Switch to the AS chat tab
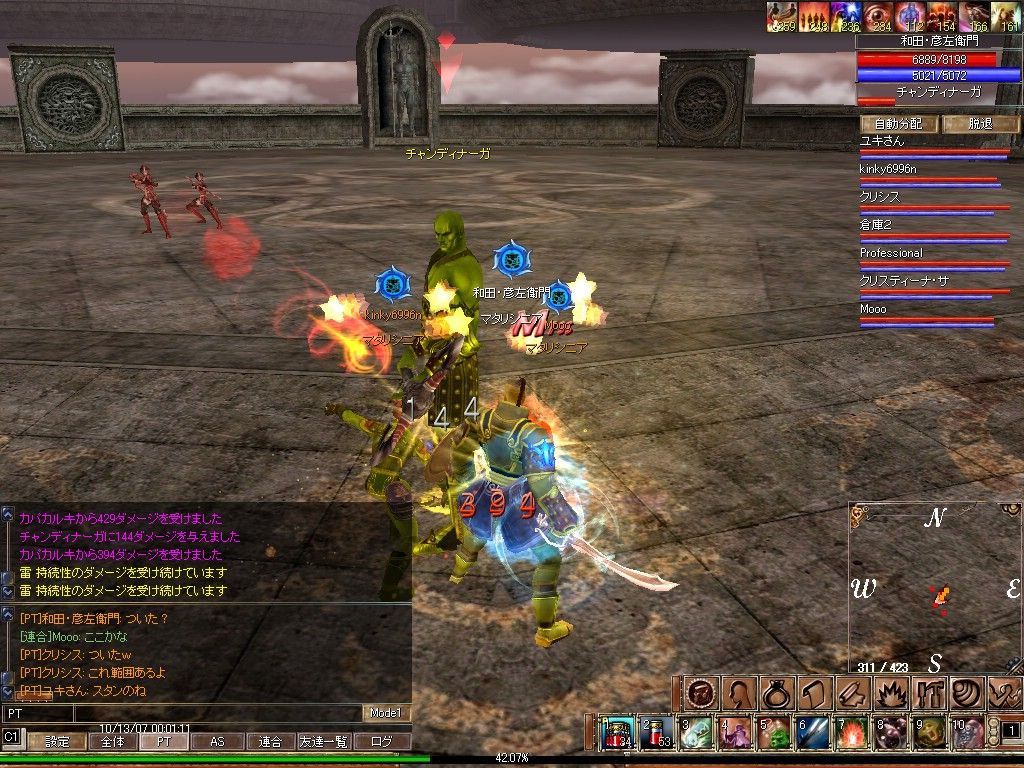This screenshot has height=768, width=1024. point(217,742)
